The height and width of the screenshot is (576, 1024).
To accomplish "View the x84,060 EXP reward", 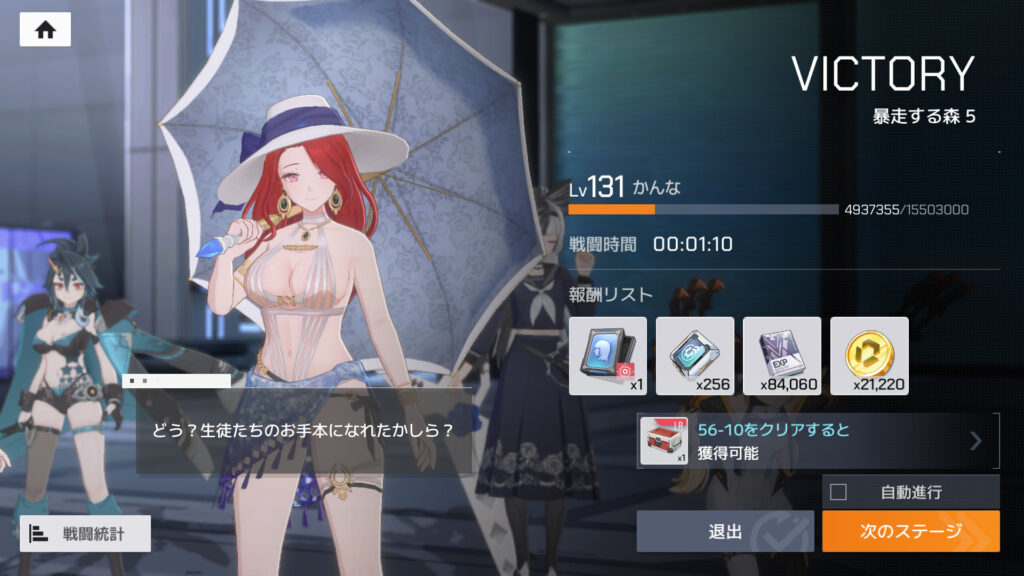I will point(782,356).
